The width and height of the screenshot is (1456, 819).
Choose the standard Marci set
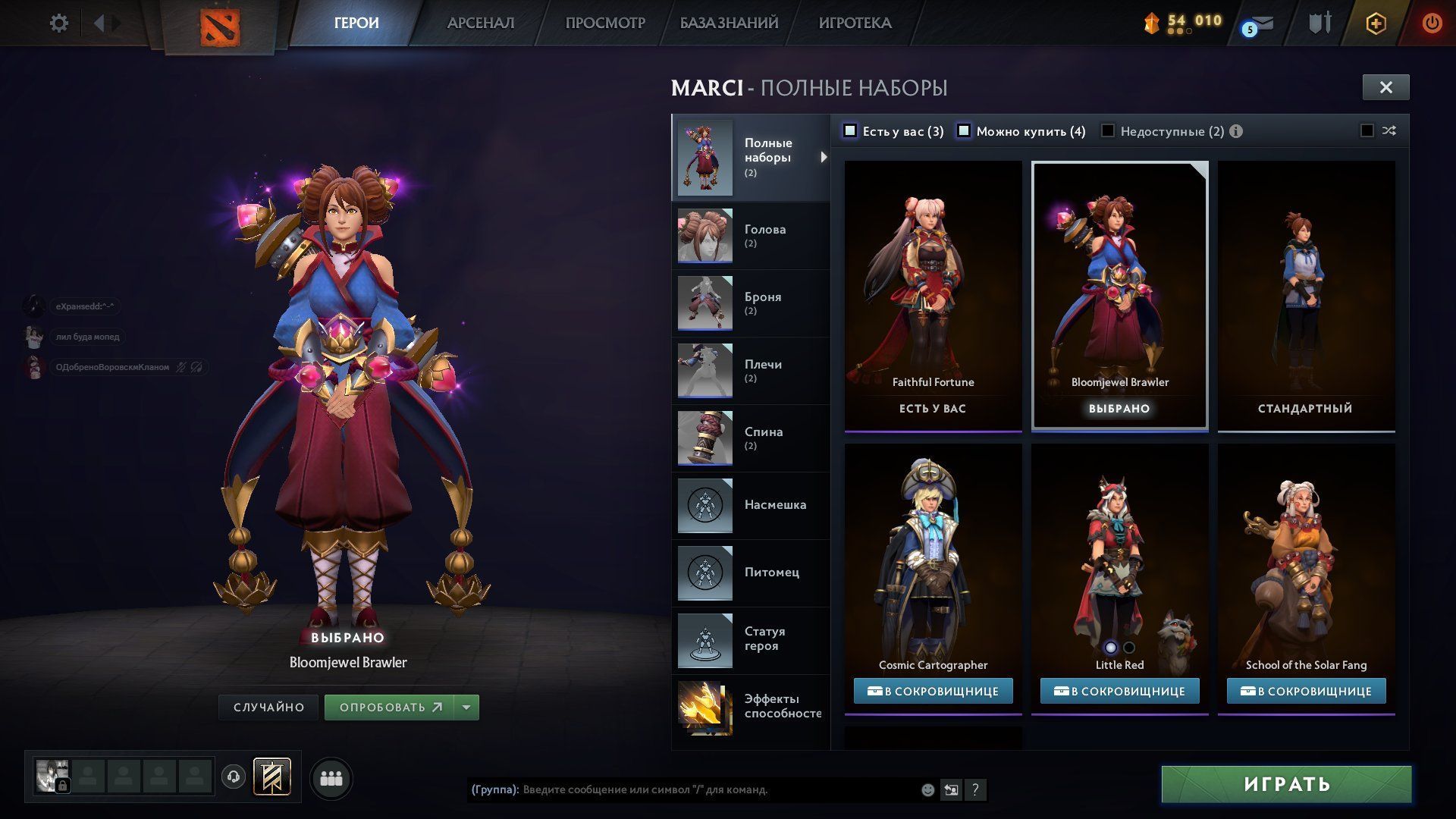1305,296
